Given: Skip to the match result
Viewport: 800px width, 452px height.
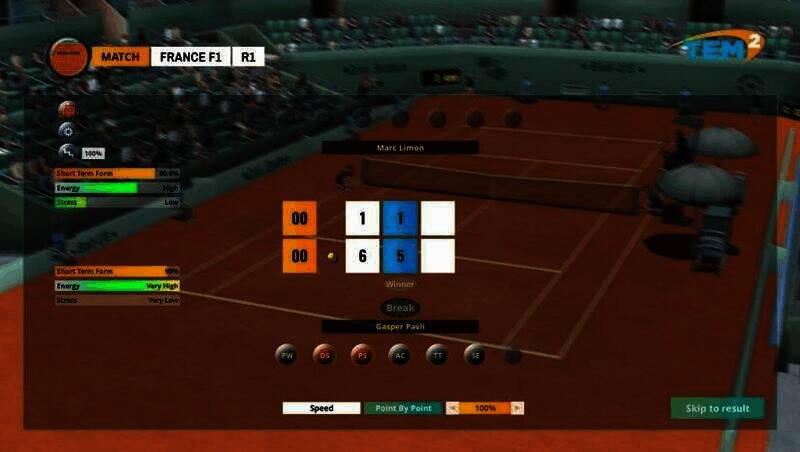Looking at the screenshot, I should pyautogui.click(x=717, y=408).
